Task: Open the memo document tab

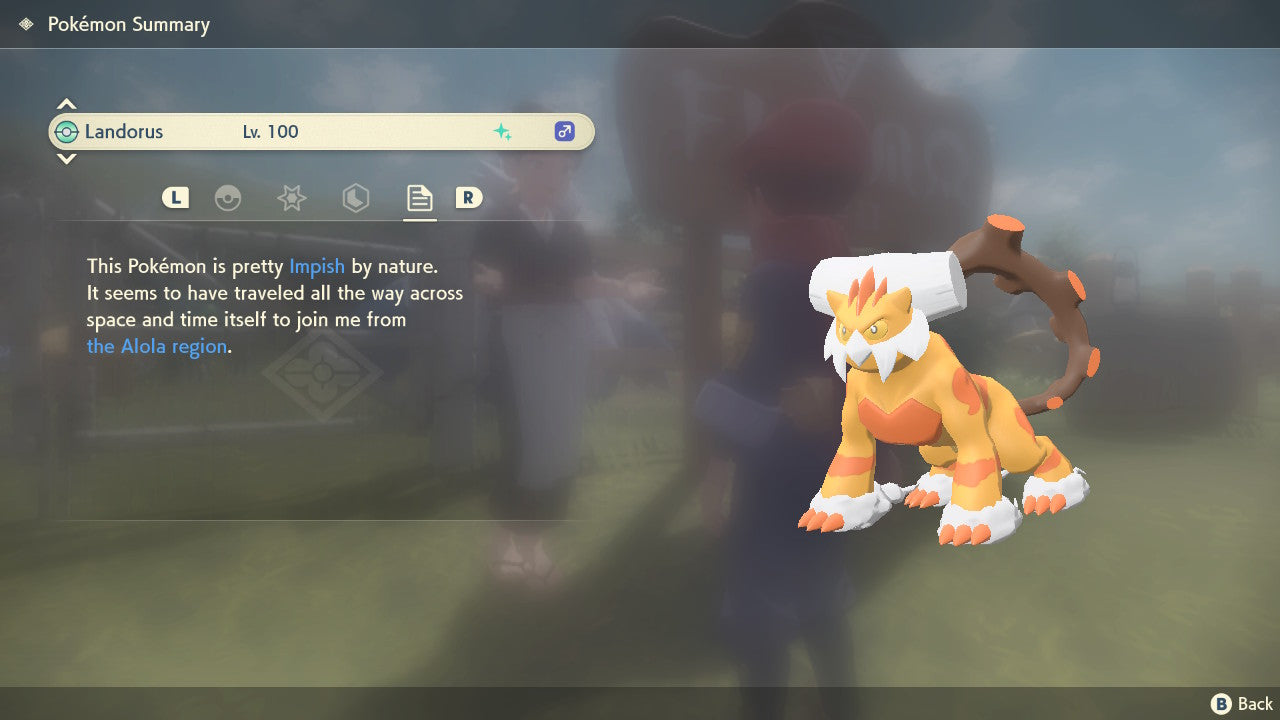Action: [x=419, y=197]
